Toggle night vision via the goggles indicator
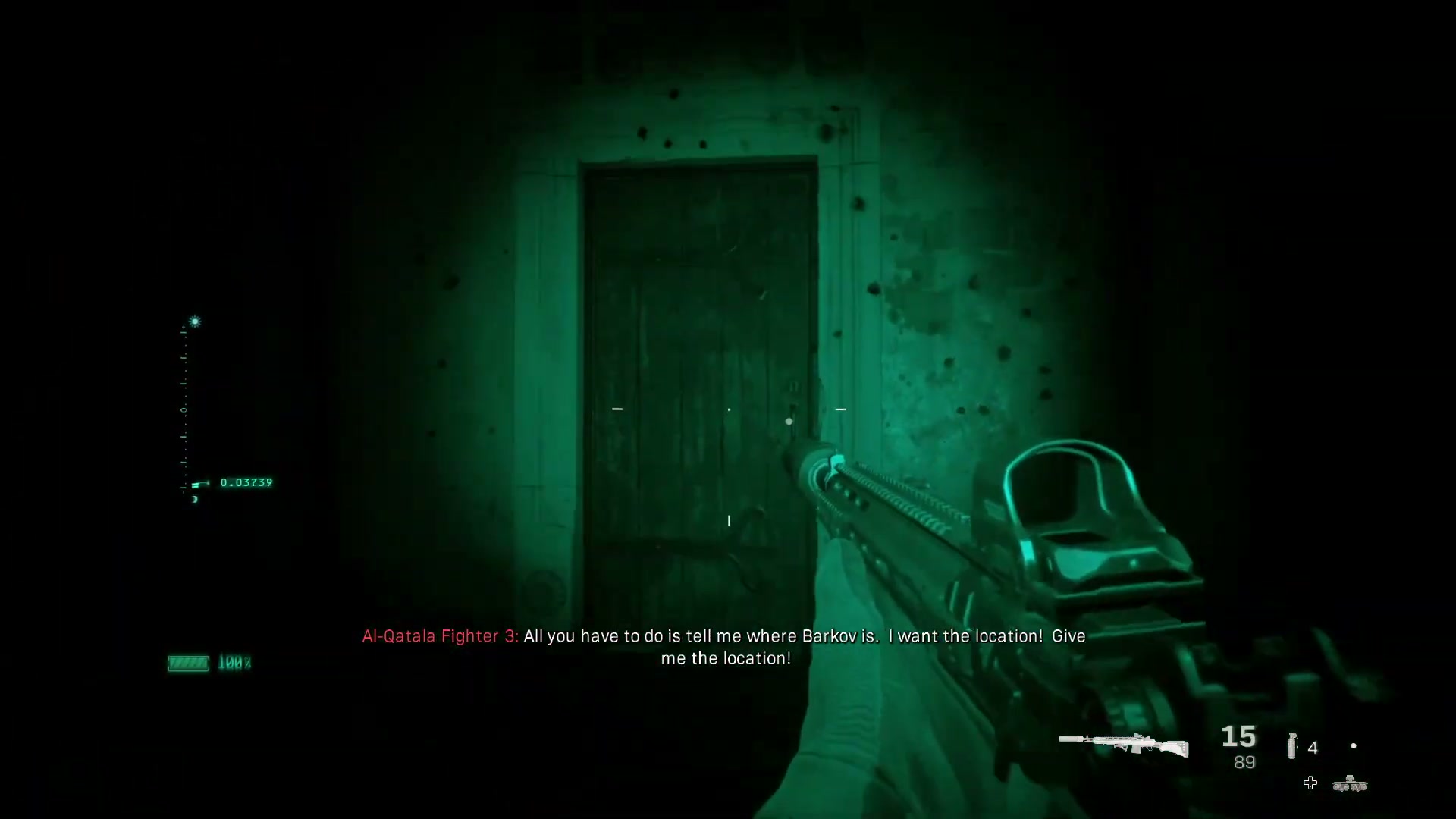Image resolution: width=1456 pixels, height=819 pixels. coord(1350,783)
